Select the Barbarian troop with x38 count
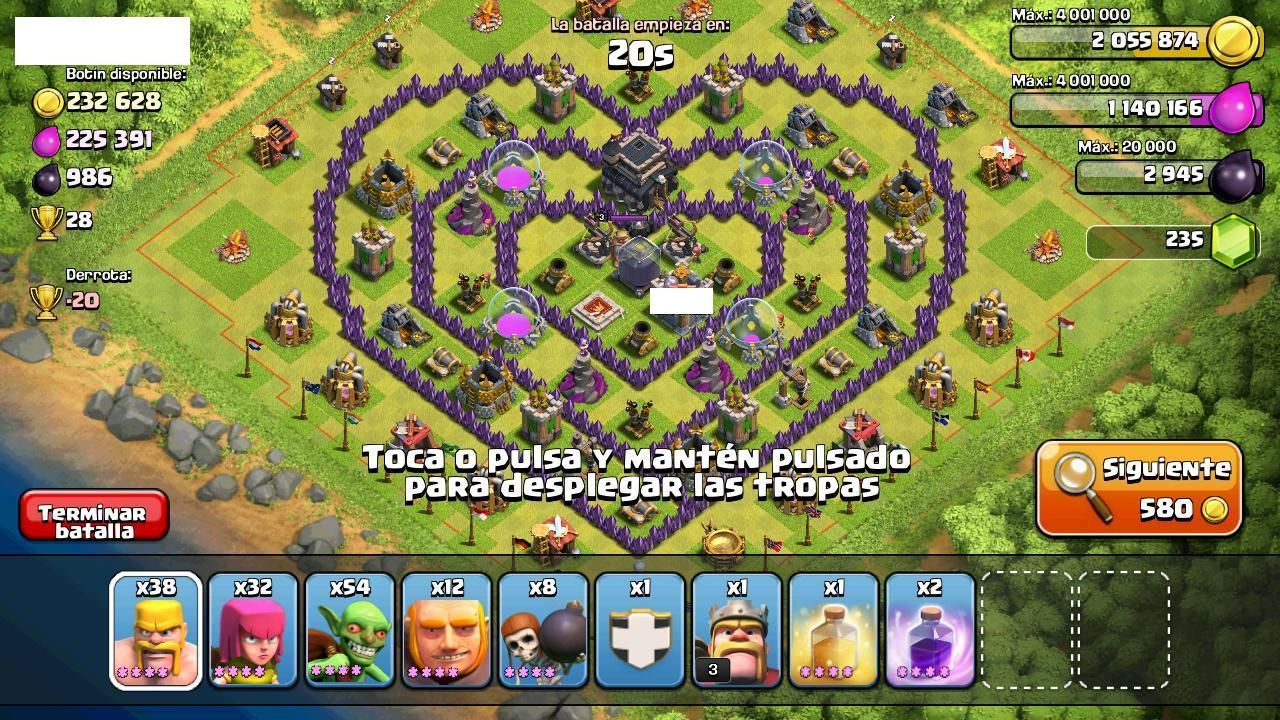 [x=156, y=628]
